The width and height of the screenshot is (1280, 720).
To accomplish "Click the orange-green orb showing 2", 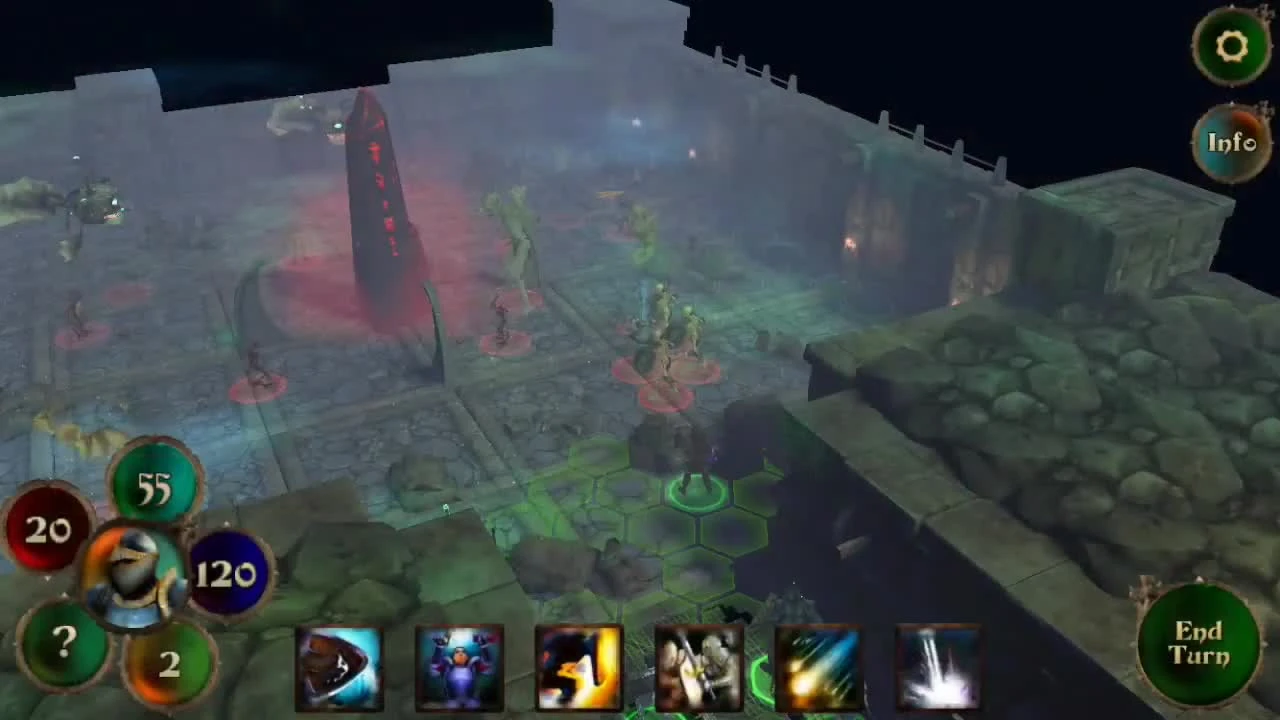I will [x=168, y=663].
